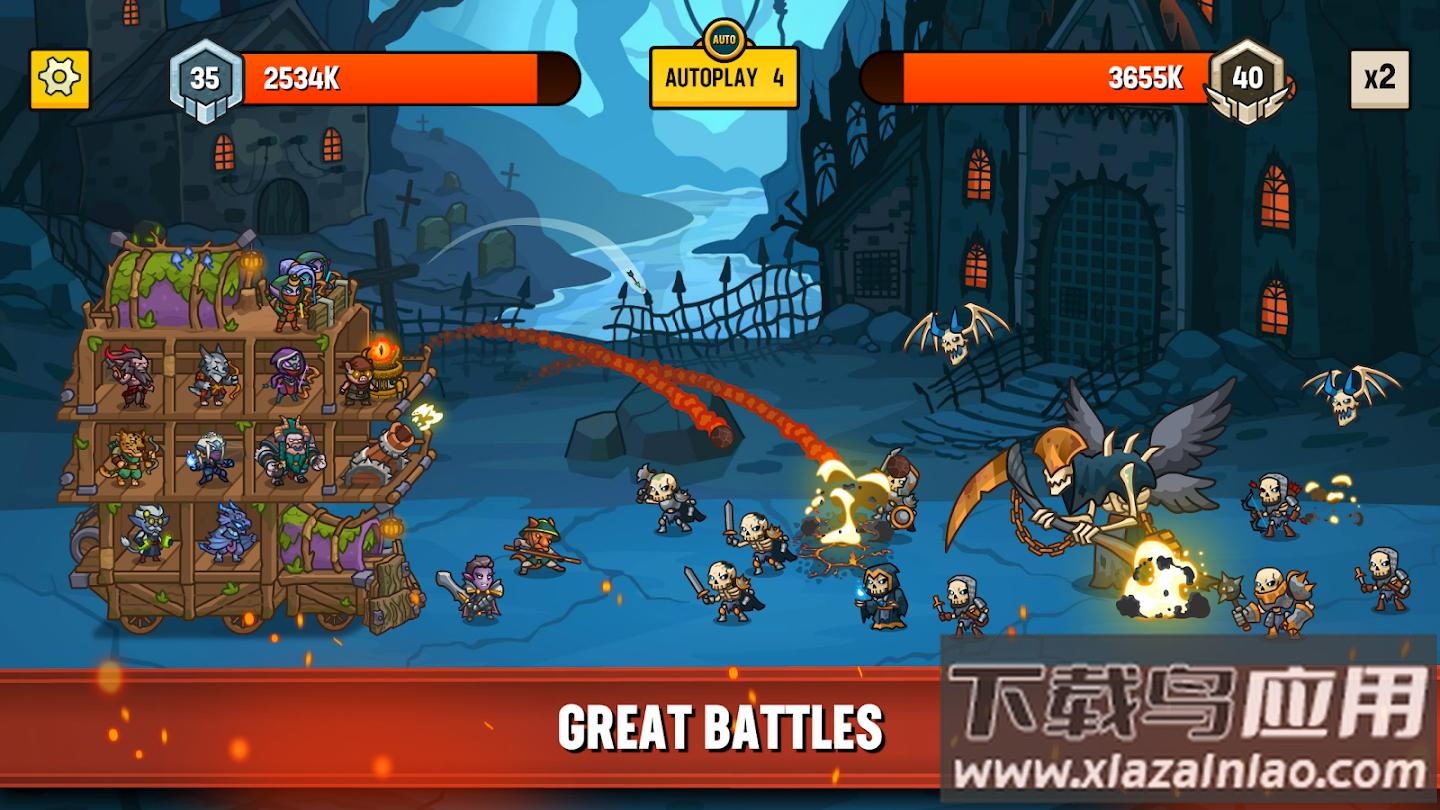Switch the x2 game speed button
Screen dimensions: 1440x810
[x=1379, y=78]
